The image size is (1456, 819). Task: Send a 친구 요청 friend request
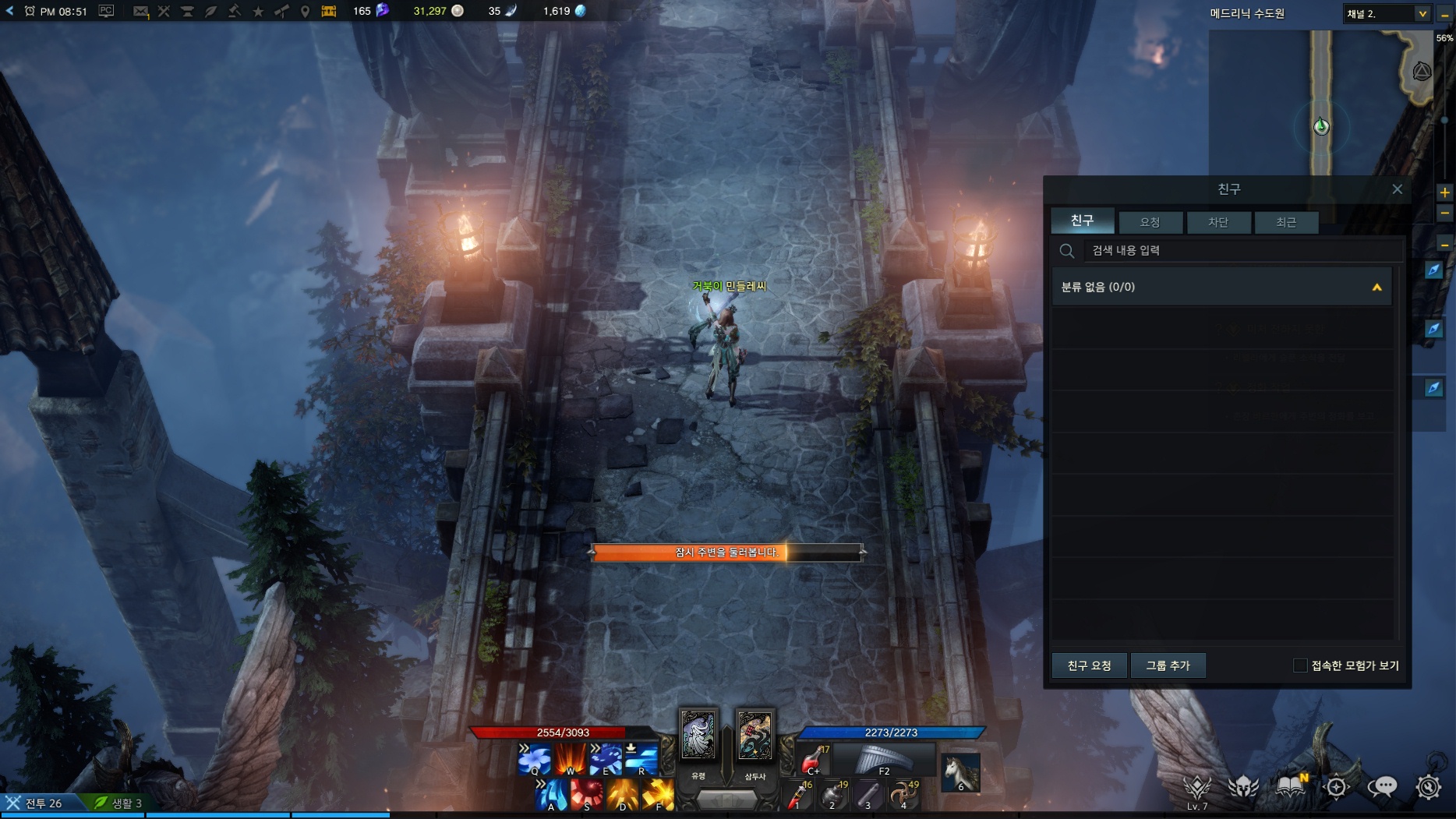tap(1089, 665)
